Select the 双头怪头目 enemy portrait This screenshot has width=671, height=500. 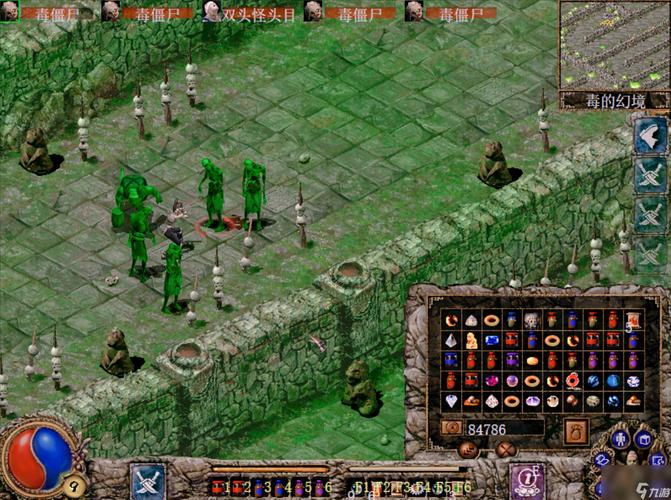[x=214, y=11]
